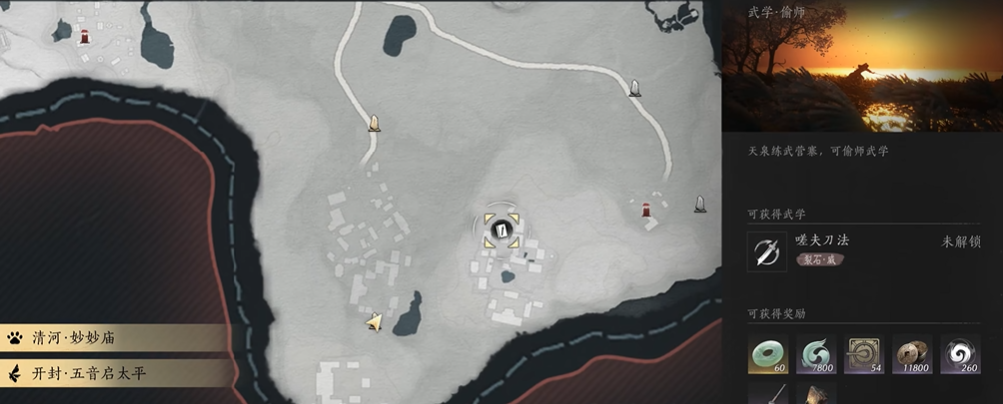
Task: Inspect the teal swirl reward showing 7800
Action: tap(816, 355)
